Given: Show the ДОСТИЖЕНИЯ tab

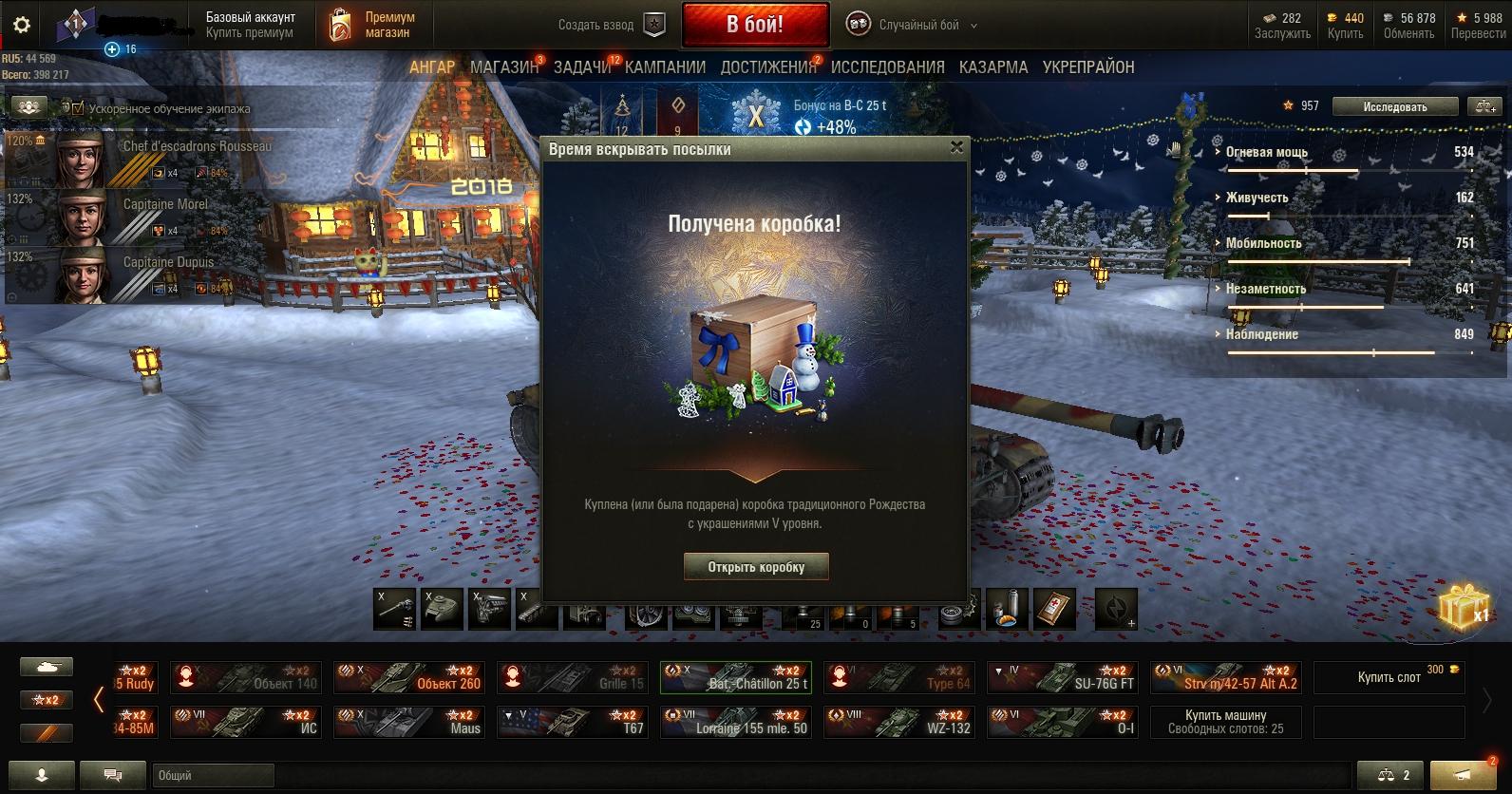Looking at the screenshot, I should click(x=767, y=67).
